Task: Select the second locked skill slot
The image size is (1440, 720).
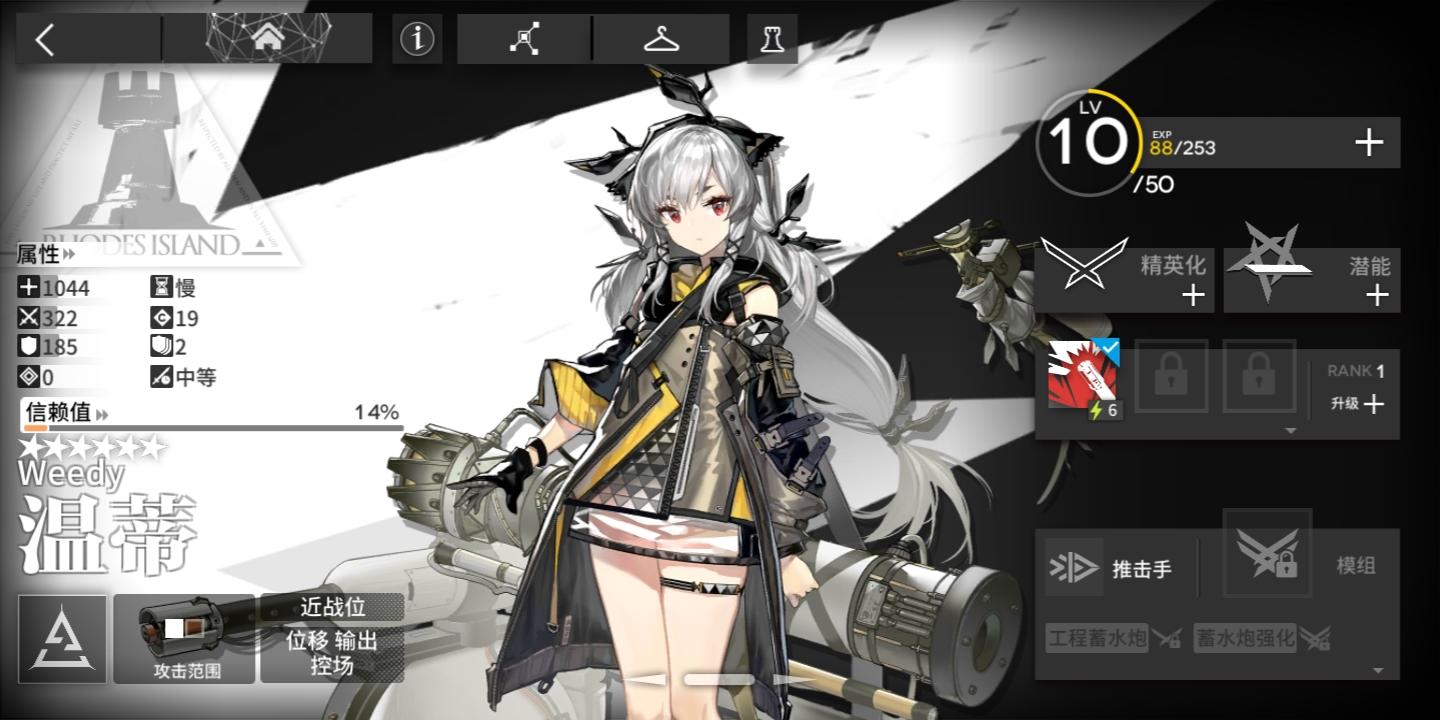Action: [1258, 377]
